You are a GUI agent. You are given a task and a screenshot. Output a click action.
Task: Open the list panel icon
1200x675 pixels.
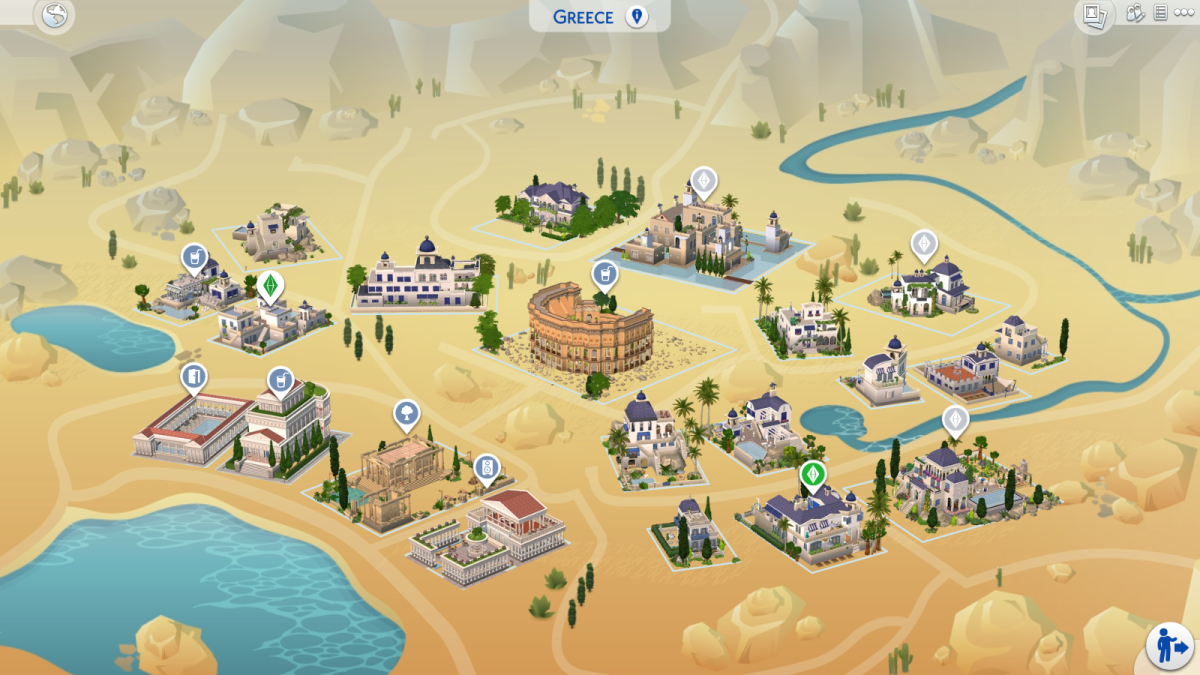pyautogui.click(x=1160, y=14)
